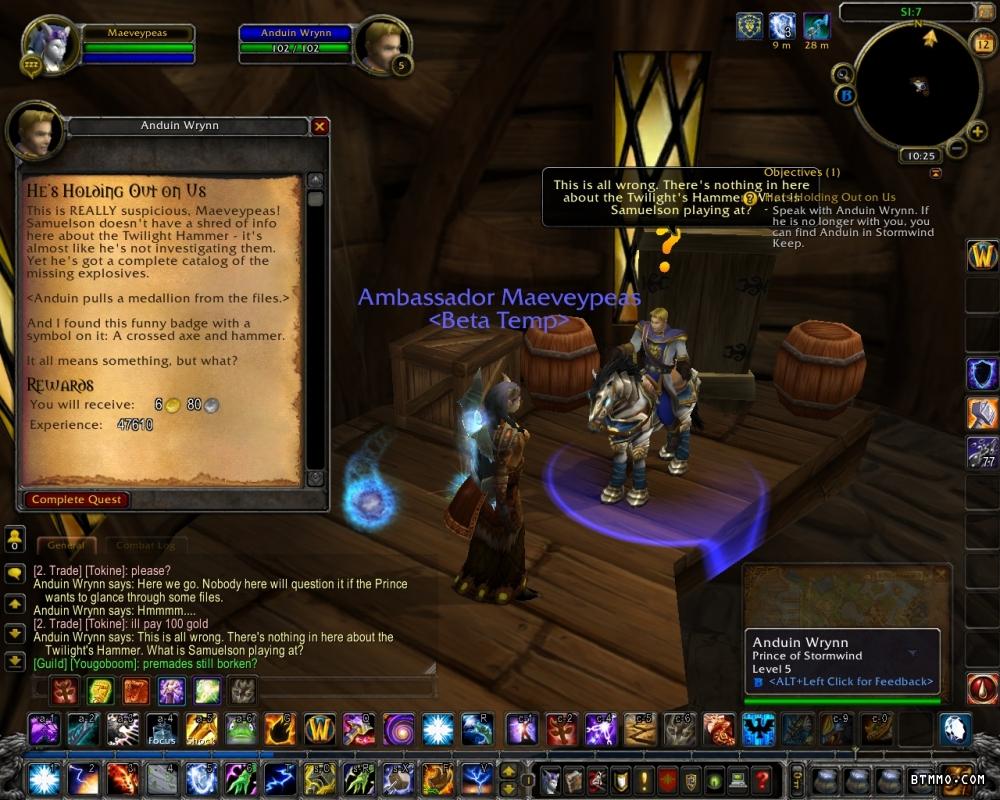Click the Complete Quest button
Screen dimensions: 1000x800
tap(77, 499)
